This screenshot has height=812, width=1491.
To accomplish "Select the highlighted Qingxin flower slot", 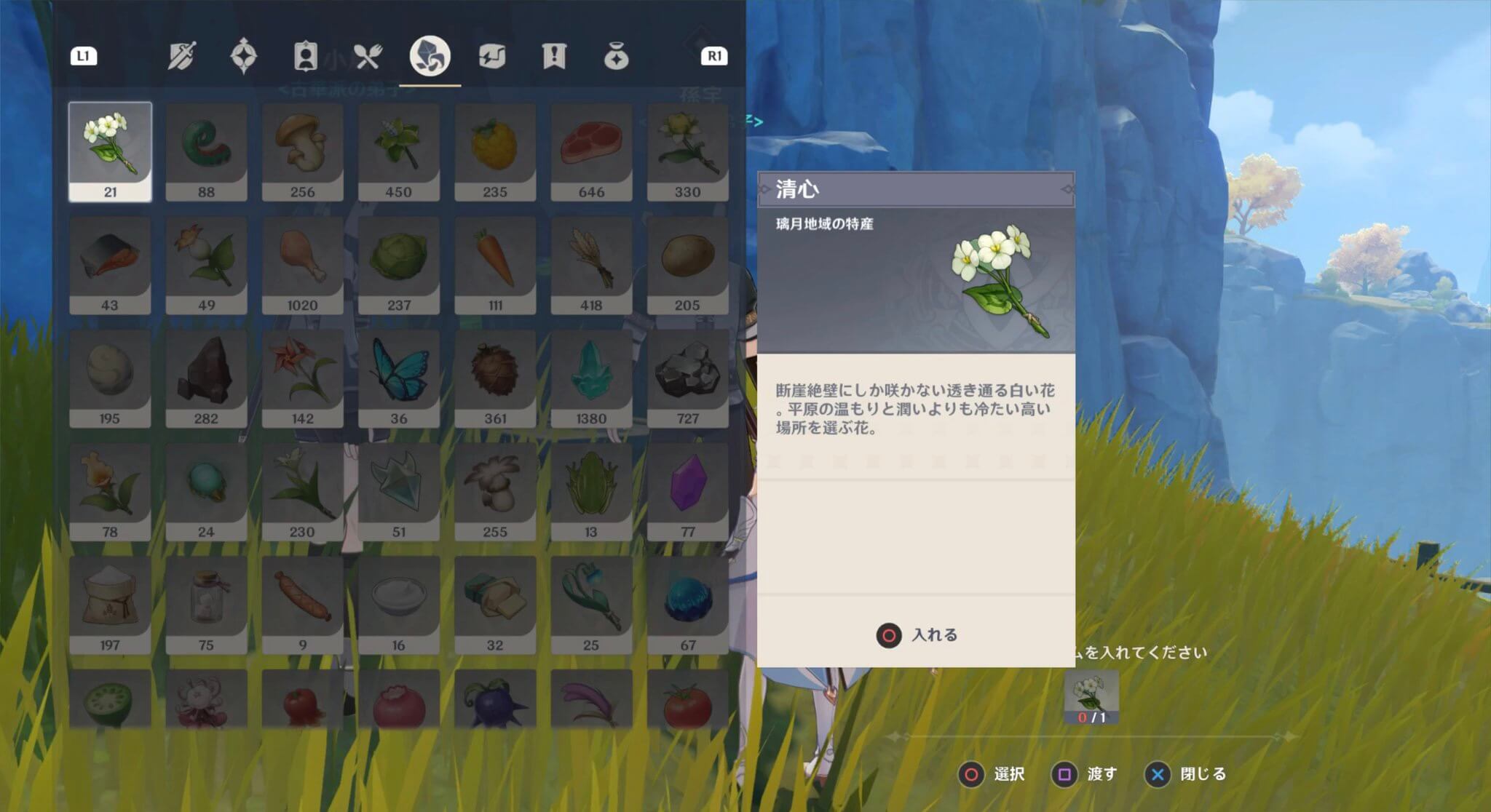I will pyautogui.click(x=110, y=149).
